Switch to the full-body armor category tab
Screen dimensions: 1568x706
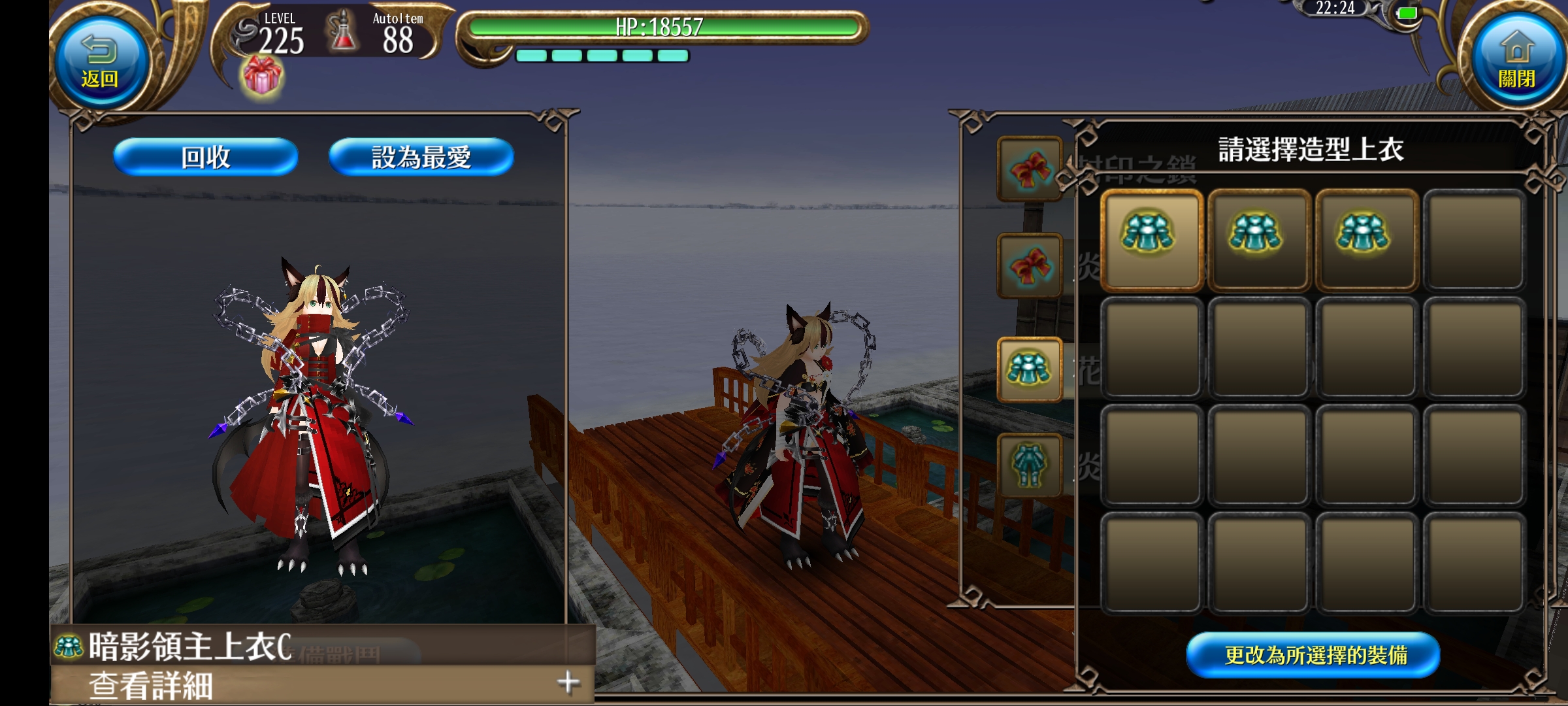[1029, 465]
